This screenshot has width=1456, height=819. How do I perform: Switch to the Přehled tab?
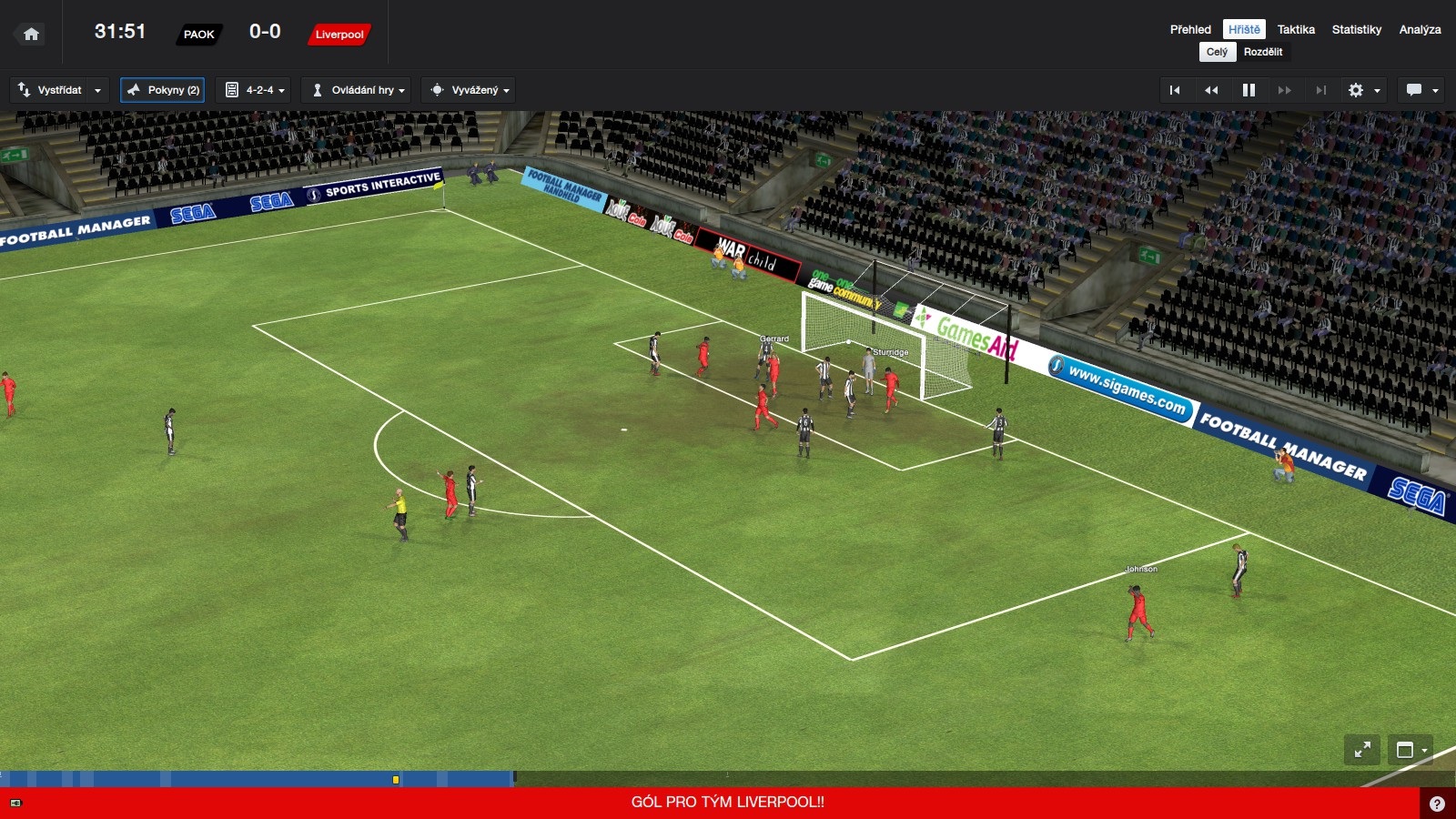(x=1190, y=29)
